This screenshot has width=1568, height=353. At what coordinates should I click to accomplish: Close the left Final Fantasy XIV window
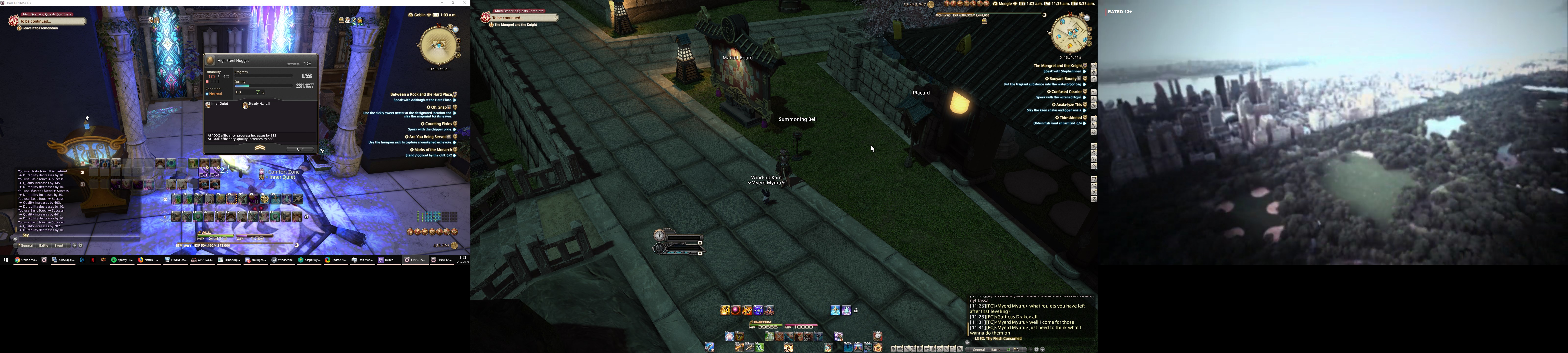coord(465,2)
